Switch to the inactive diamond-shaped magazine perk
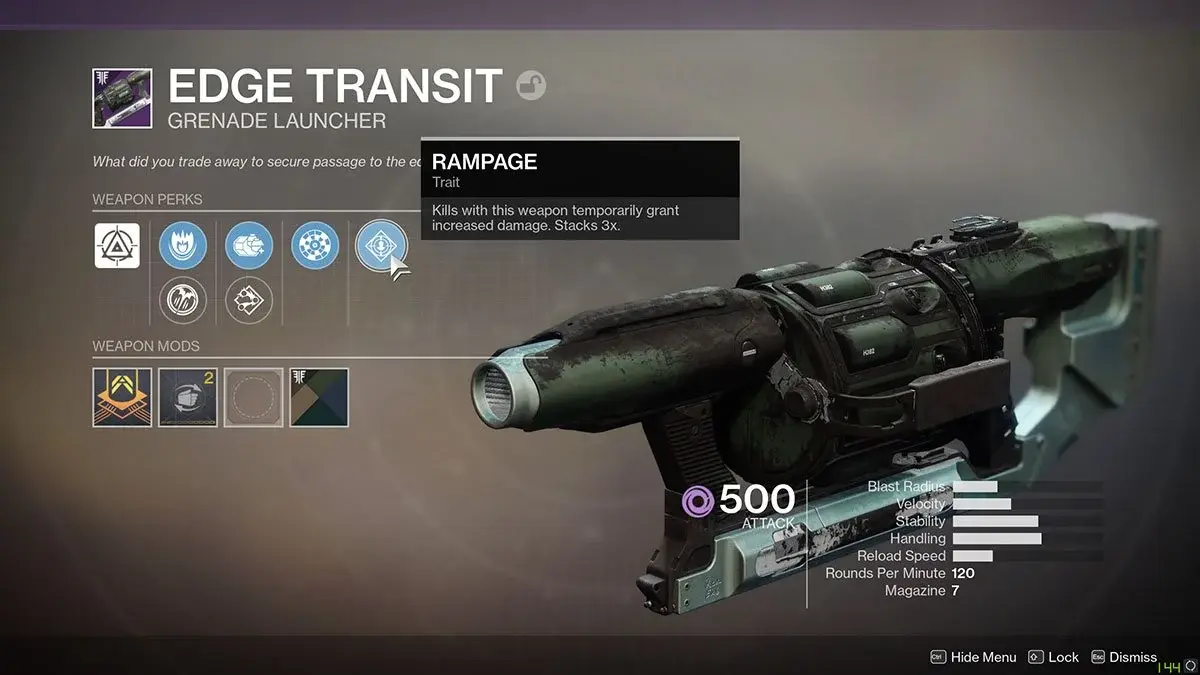The image size is (1200, 675). point(249,300)
